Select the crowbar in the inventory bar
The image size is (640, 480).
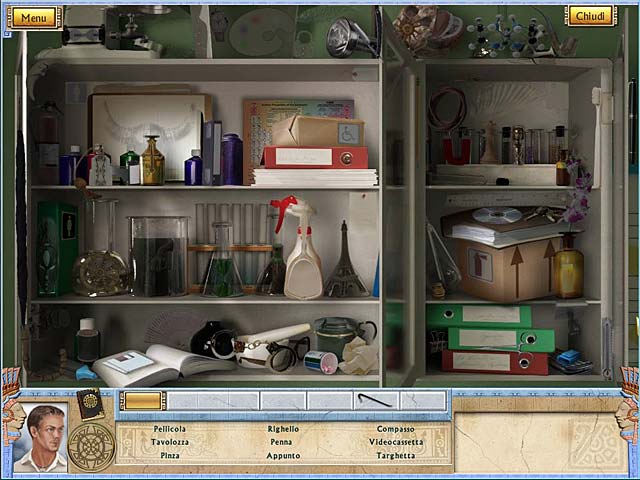(374, 401)
